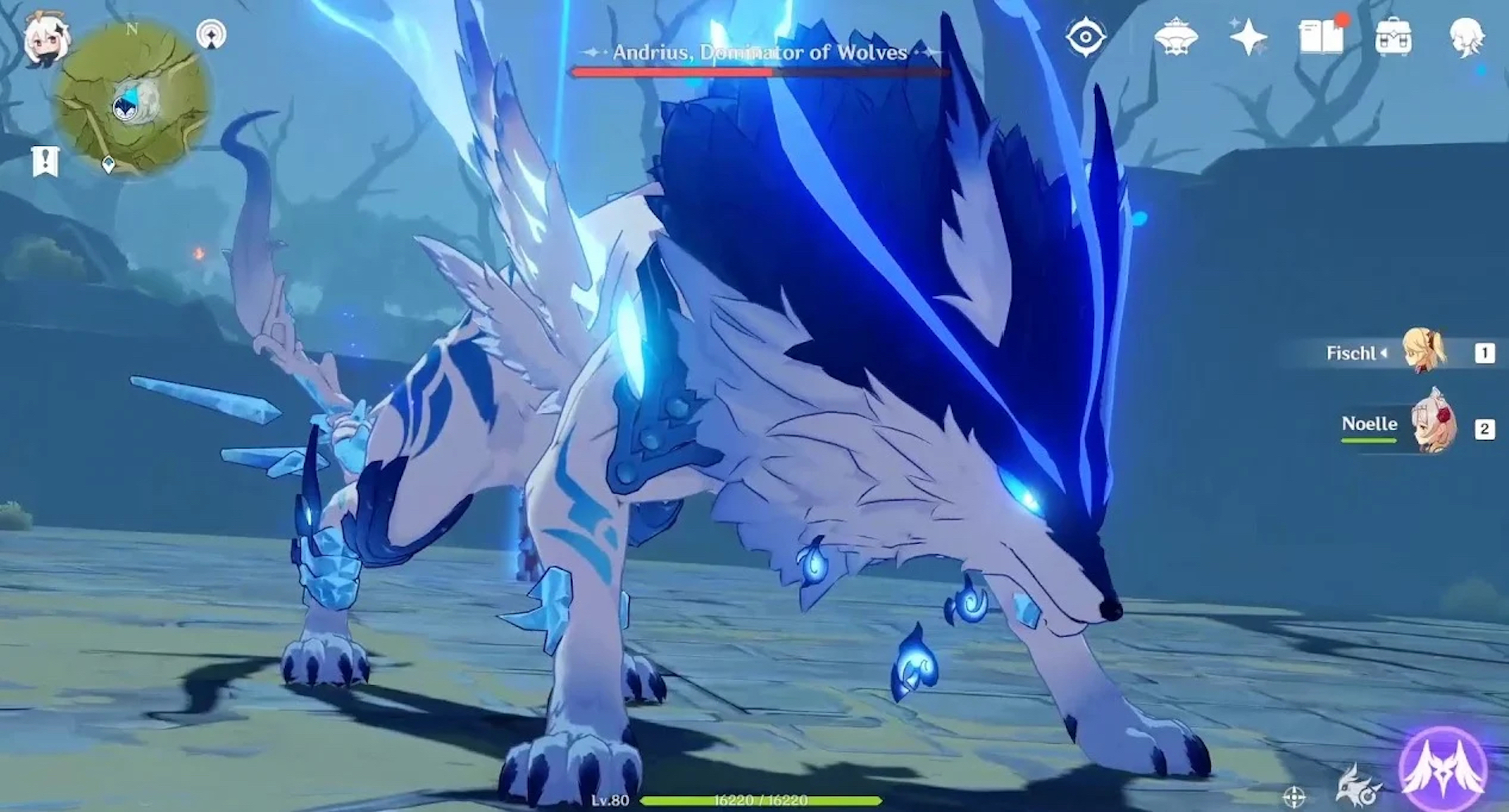This screenshot has width=1509, height=812.
Task: Open the backpack inventory
Action: 1393,37
